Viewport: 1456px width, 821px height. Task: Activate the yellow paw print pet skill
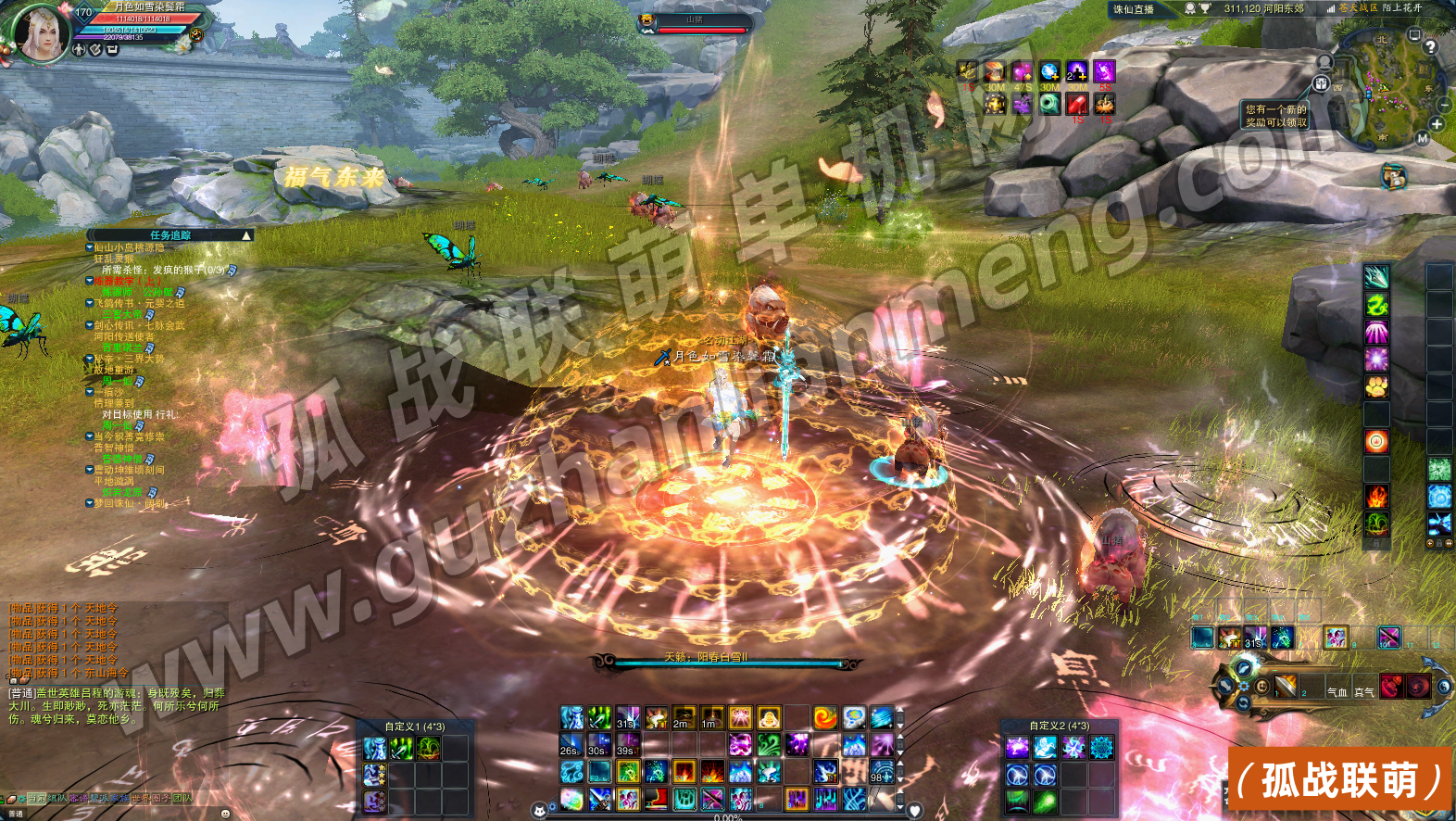pyautogui.click(x=1376, y=386)
